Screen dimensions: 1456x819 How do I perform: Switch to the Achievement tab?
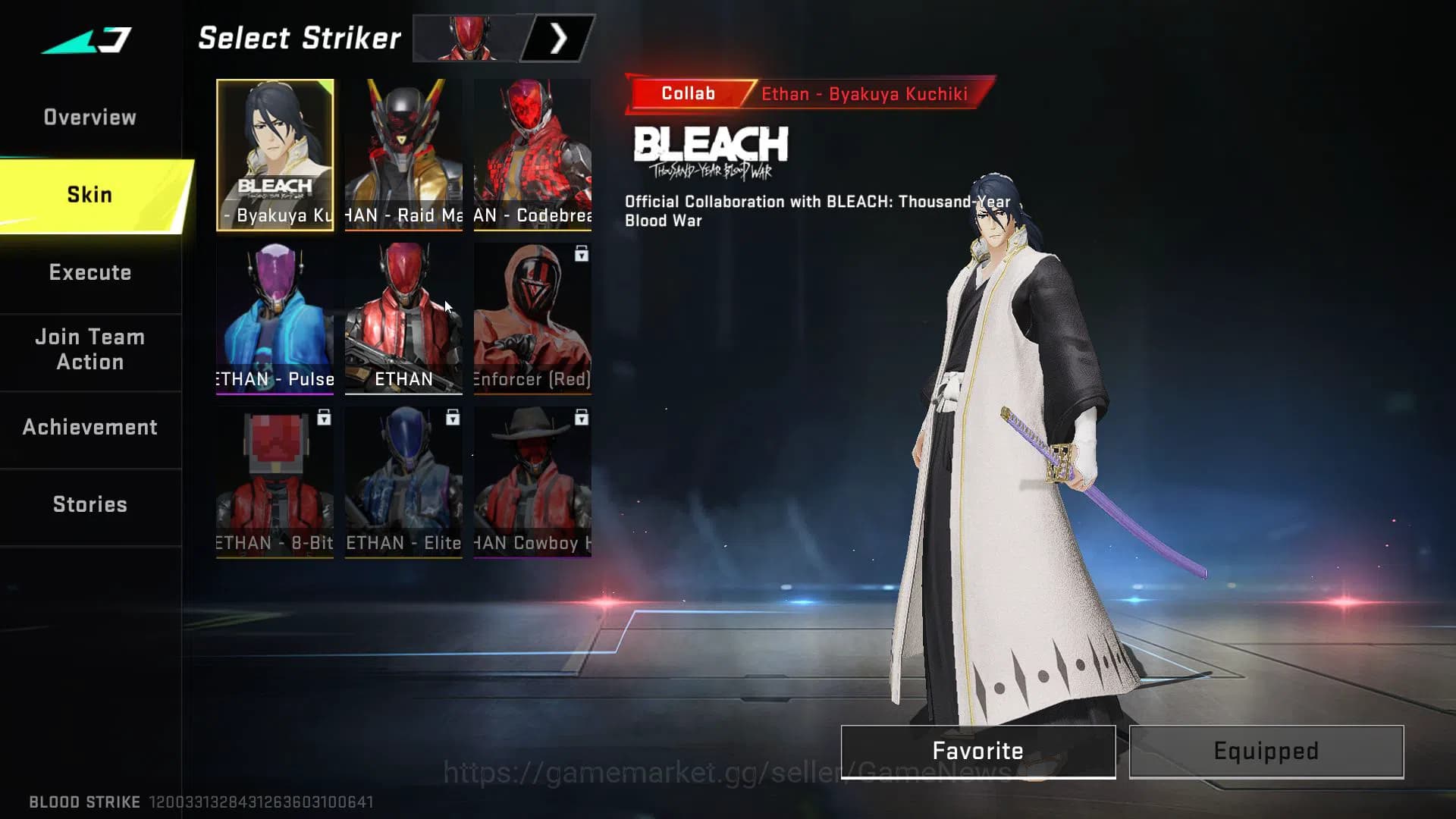(x=90, y=427)
